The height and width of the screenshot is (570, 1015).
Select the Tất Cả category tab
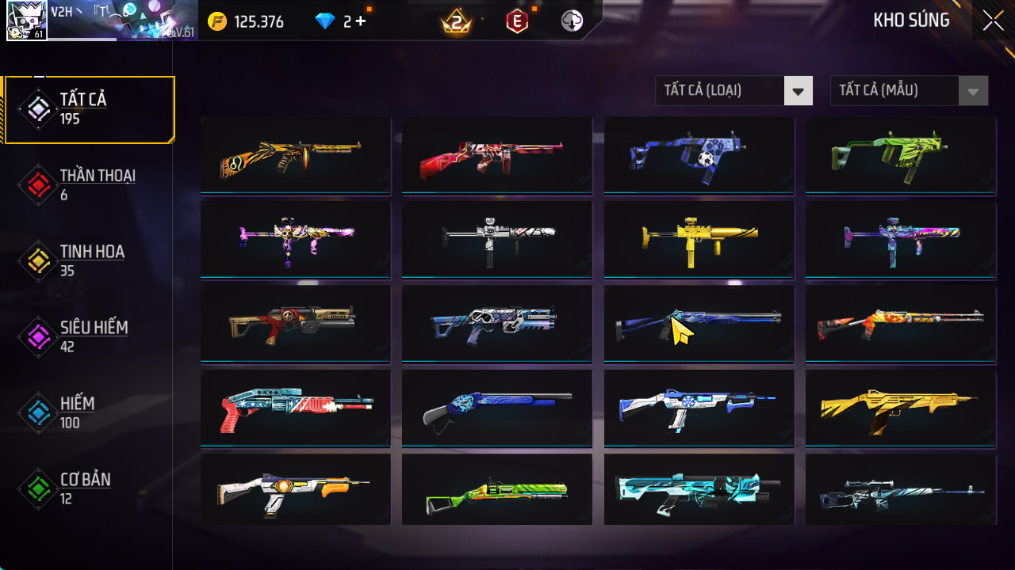click(89, 109)
